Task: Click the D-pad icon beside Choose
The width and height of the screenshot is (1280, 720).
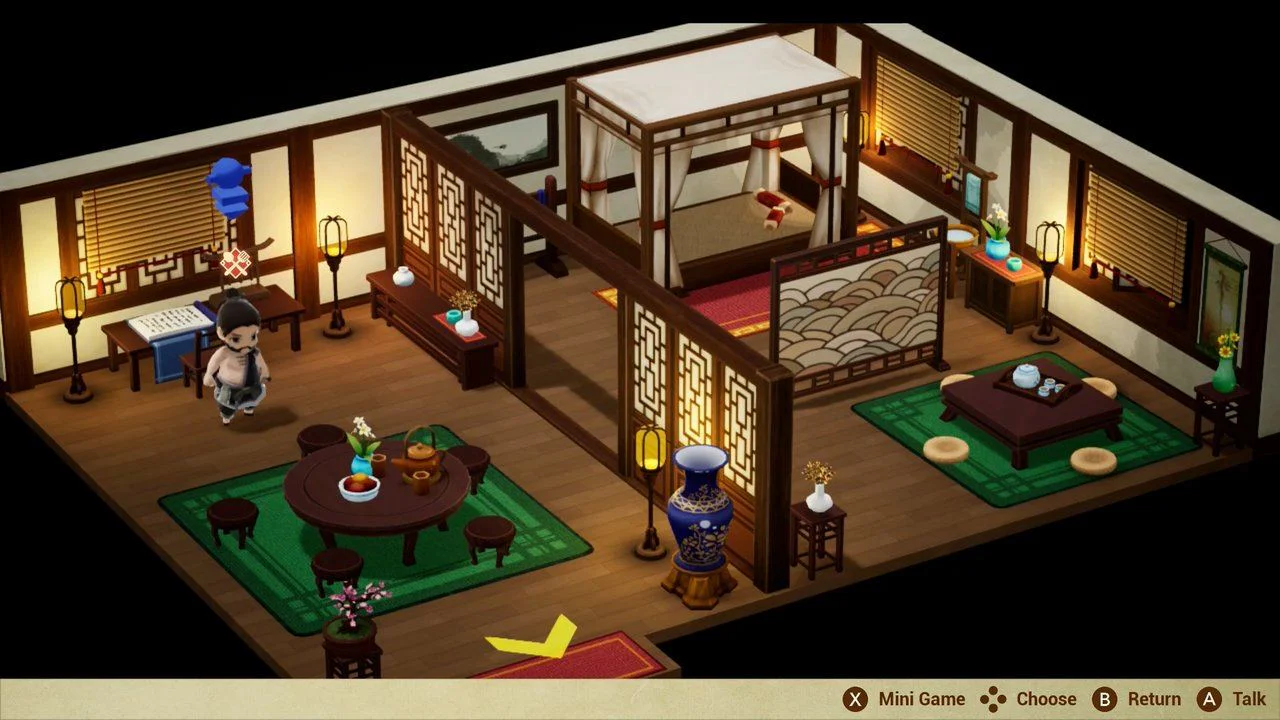Action: (993, 698)
